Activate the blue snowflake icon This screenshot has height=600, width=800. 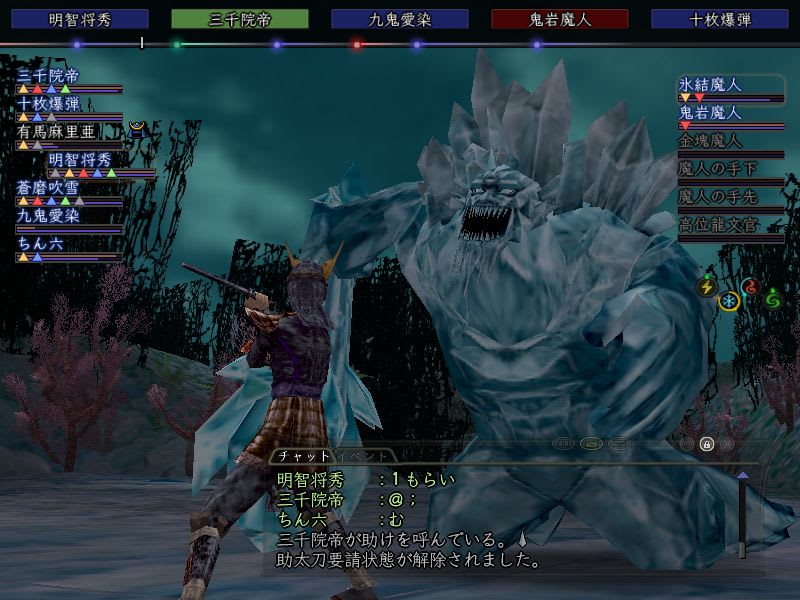pyautogui.click(x=730, y=301)
